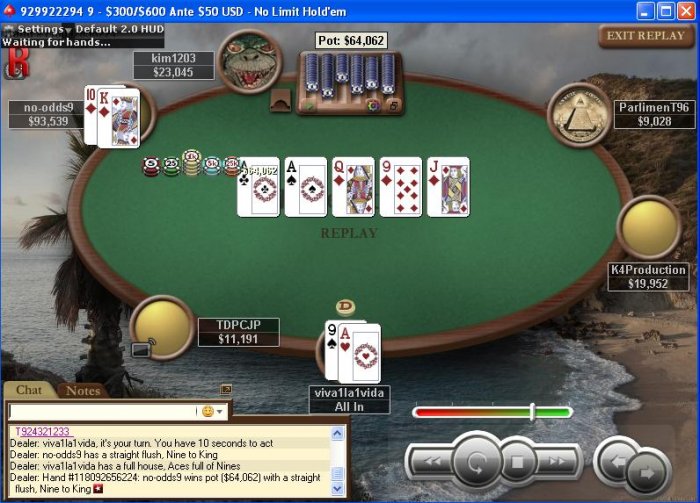Pop out the chat window
The height and width of the screenshot is (503, 700).
[226, 390]
